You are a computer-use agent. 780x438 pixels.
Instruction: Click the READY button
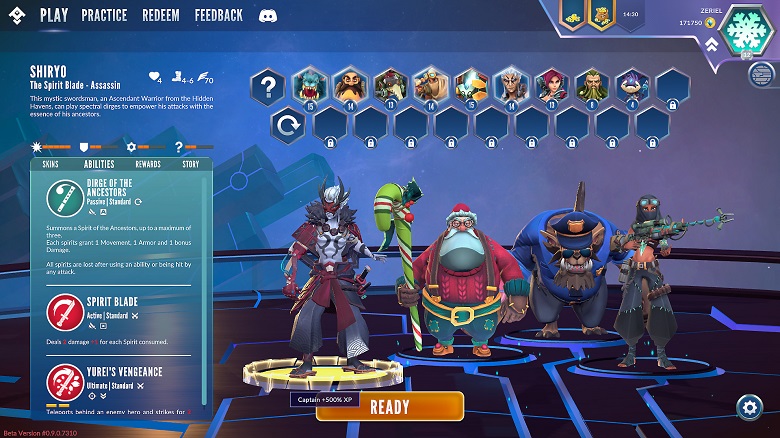pyautogui.click(x=390, y=406)
